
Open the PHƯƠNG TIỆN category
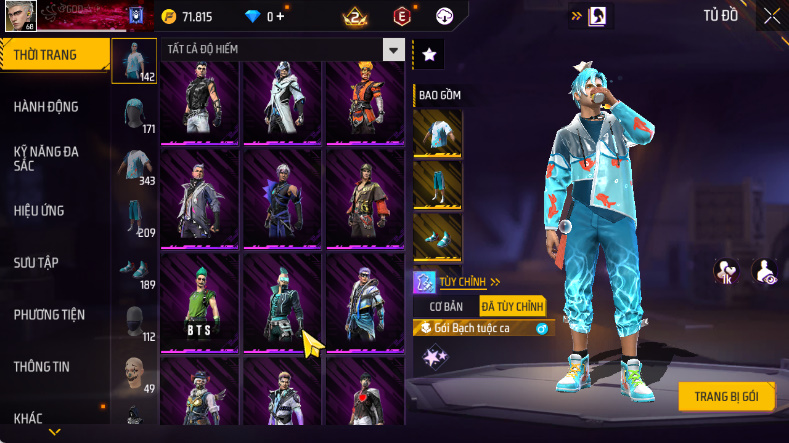tap(50, 314)
